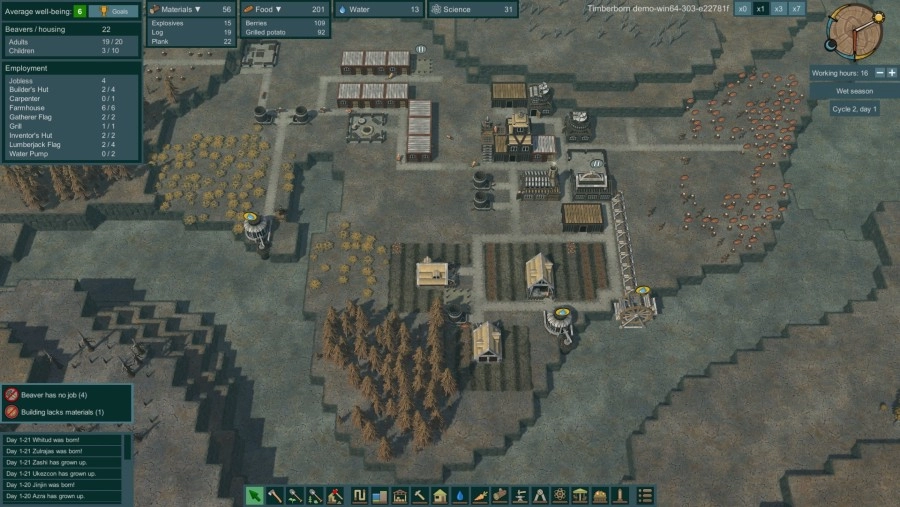Open the atom science building category
The image size is (900, 507).
[x=560, y=495]
